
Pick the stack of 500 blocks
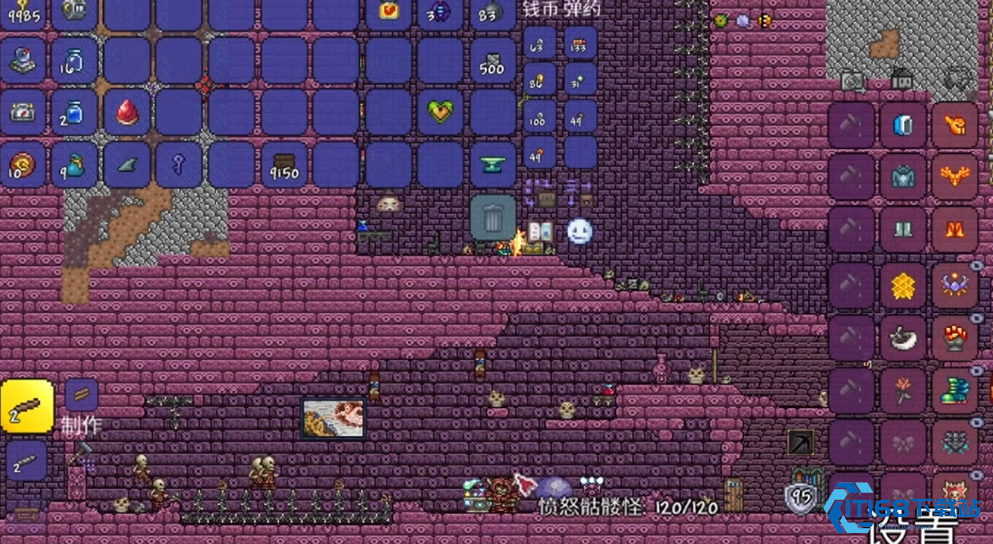point(492,62)
